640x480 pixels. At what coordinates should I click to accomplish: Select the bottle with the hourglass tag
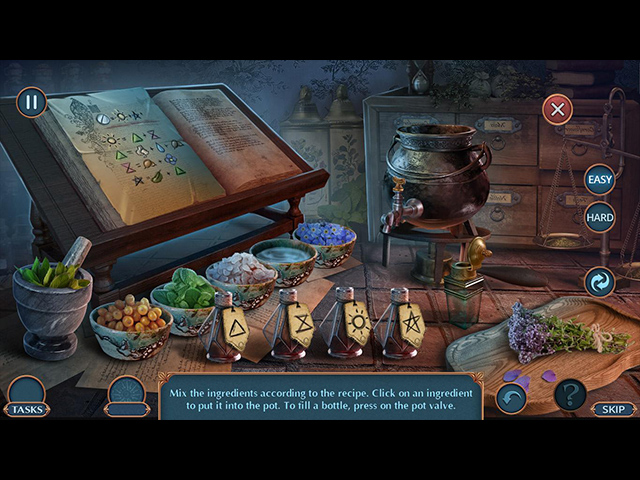[x=292, y=325]
